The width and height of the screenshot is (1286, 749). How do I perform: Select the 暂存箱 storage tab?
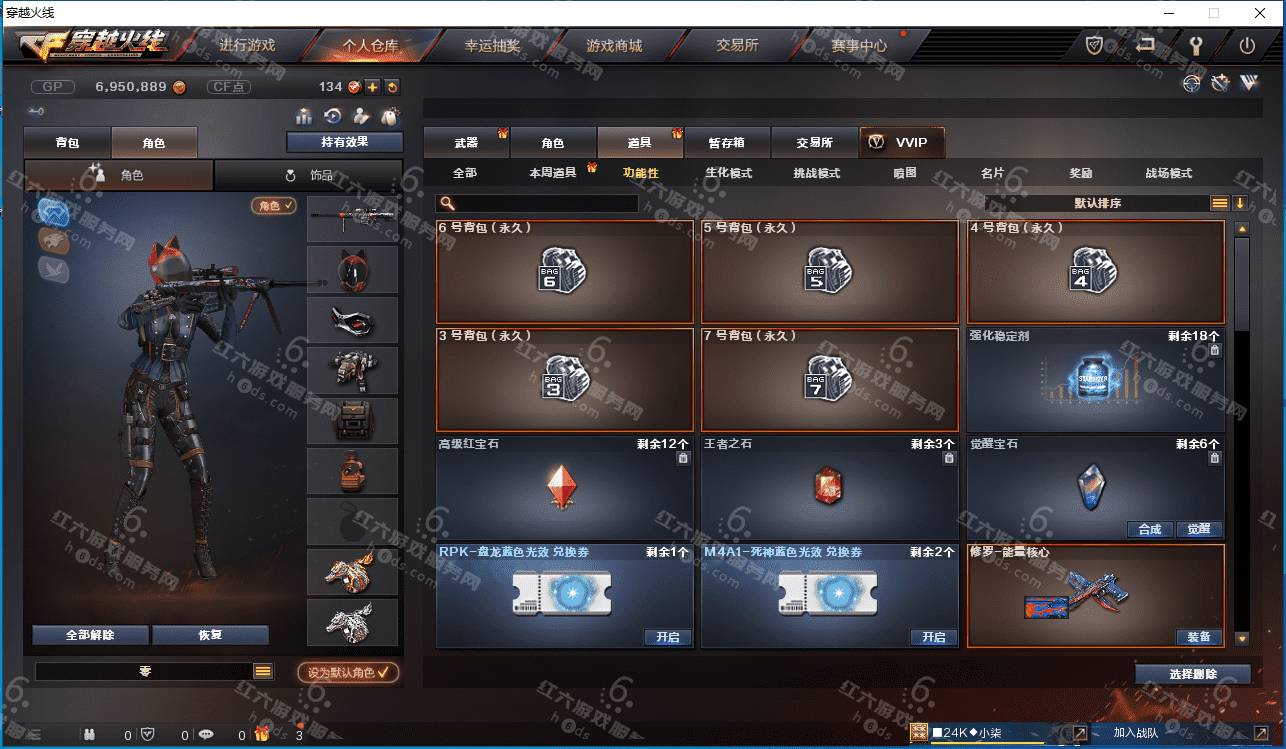pyautogui.click(x=726, y=143)
